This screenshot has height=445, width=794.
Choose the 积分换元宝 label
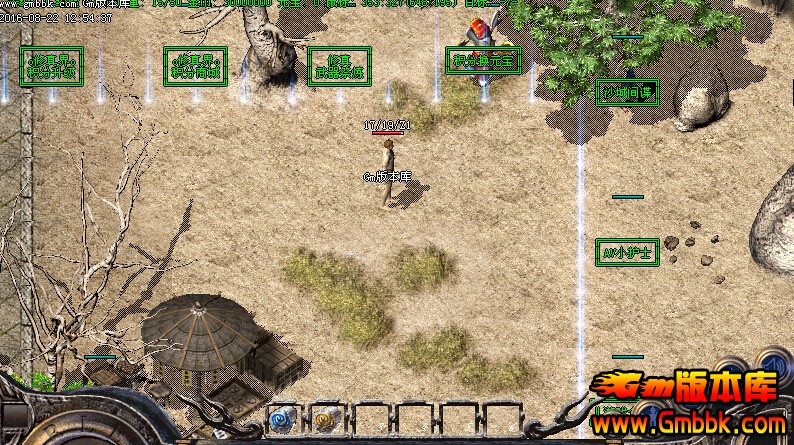(484, 61)
